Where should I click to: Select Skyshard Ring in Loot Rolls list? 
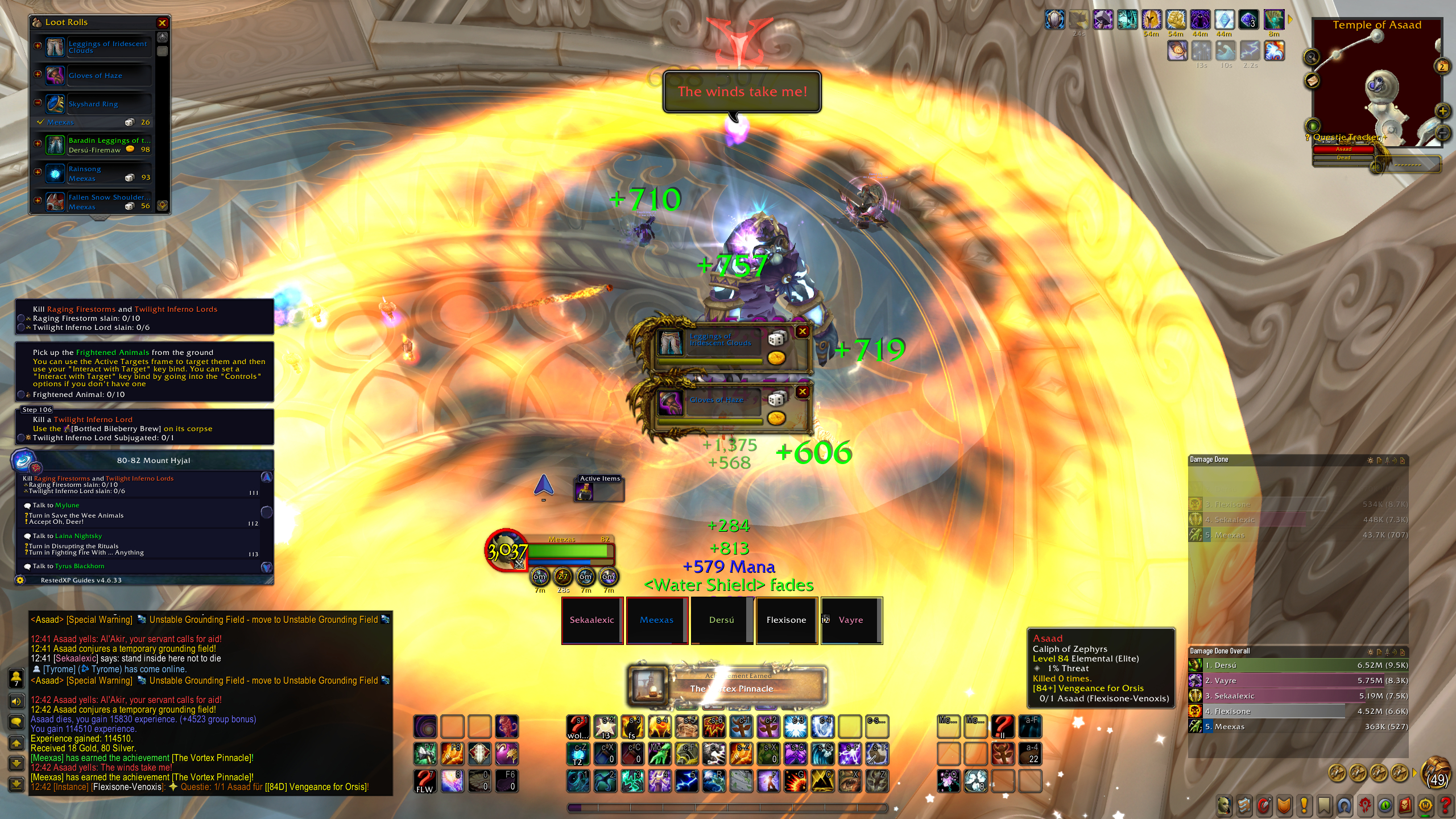click(93, 104)
